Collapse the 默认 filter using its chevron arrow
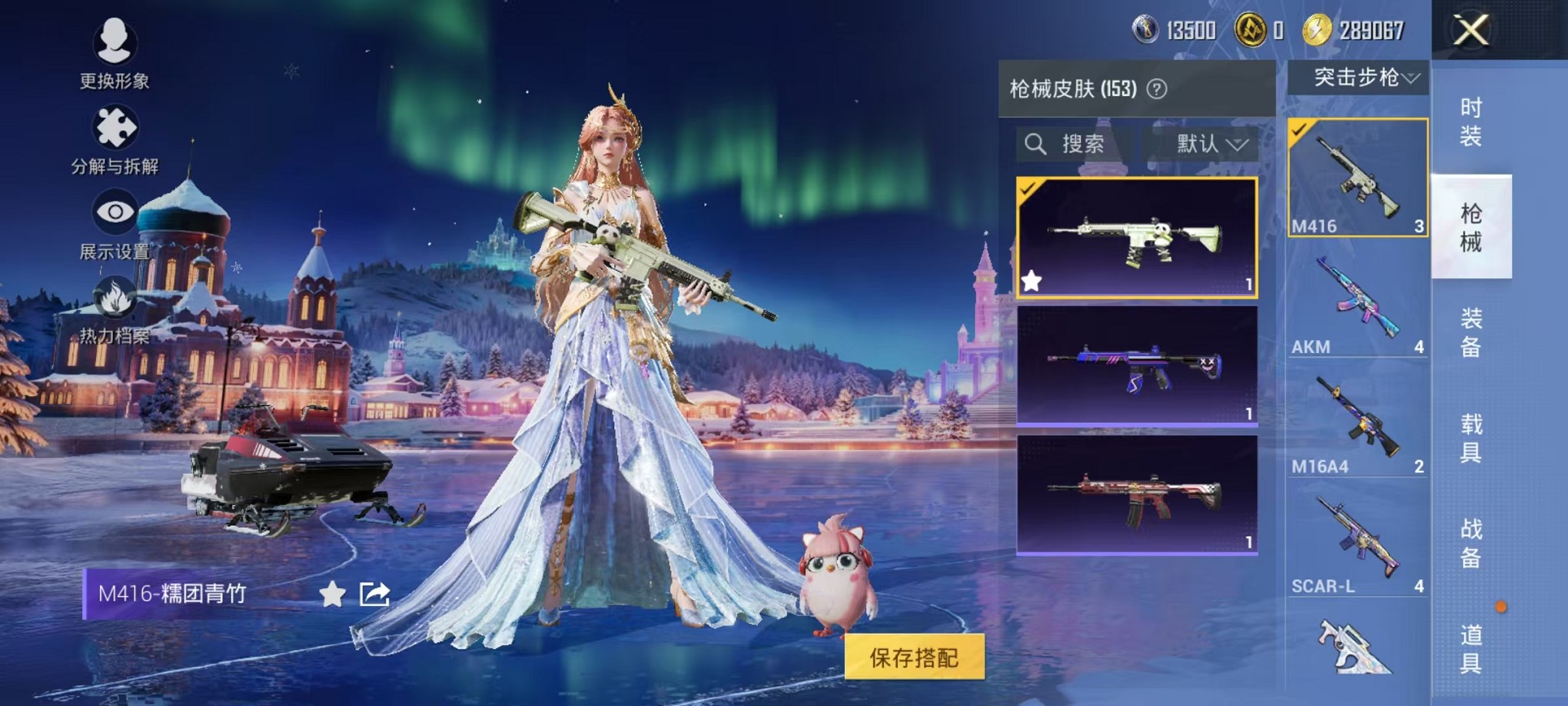Viewport: 1568px width, 706px height. pos(1236,146)
